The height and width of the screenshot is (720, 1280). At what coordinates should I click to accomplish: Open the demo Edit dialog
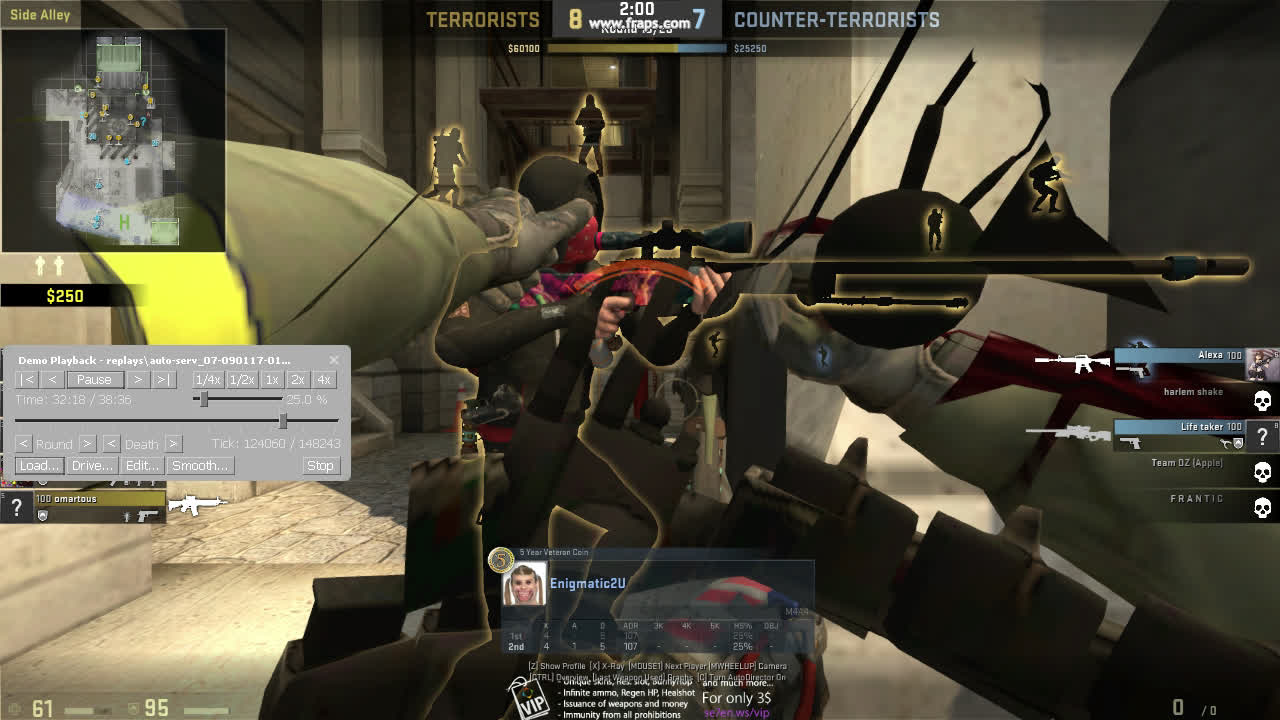(142, 466)
